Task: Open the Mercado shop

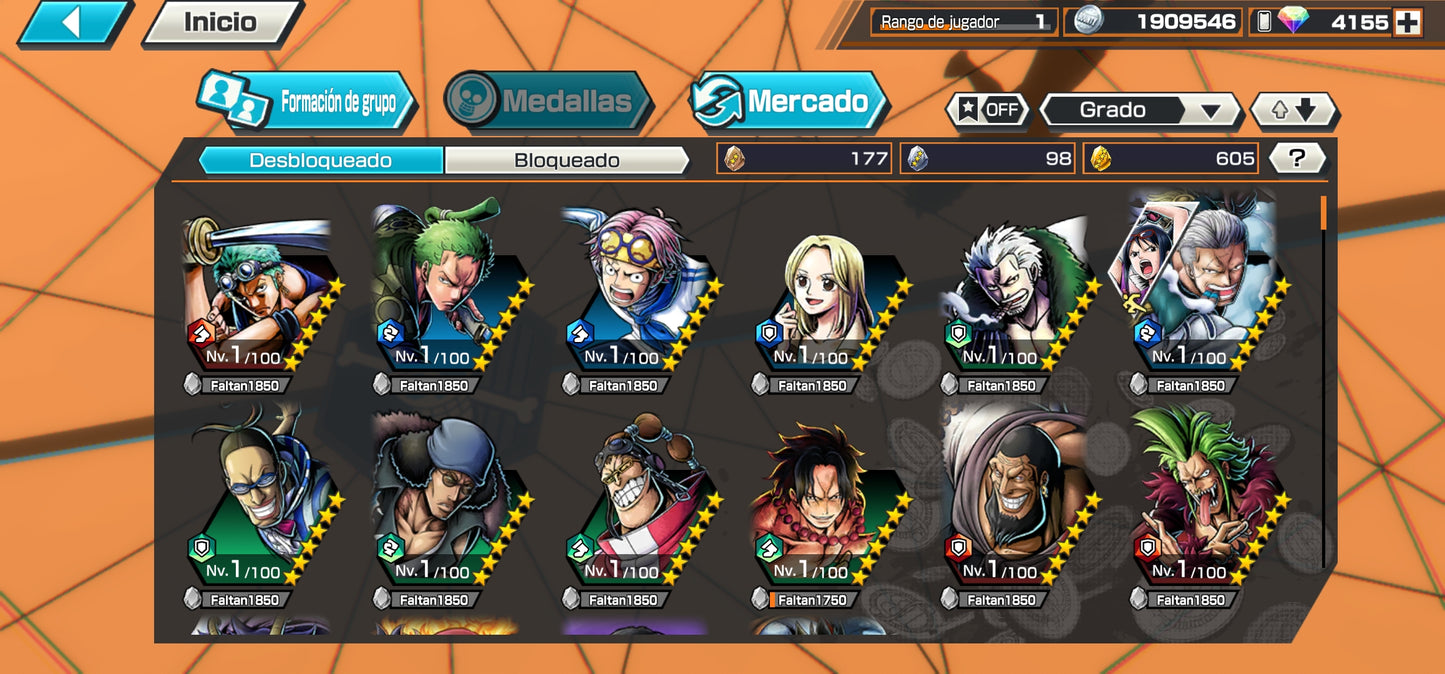Action: pyautogui.click(x=789, y=101)
